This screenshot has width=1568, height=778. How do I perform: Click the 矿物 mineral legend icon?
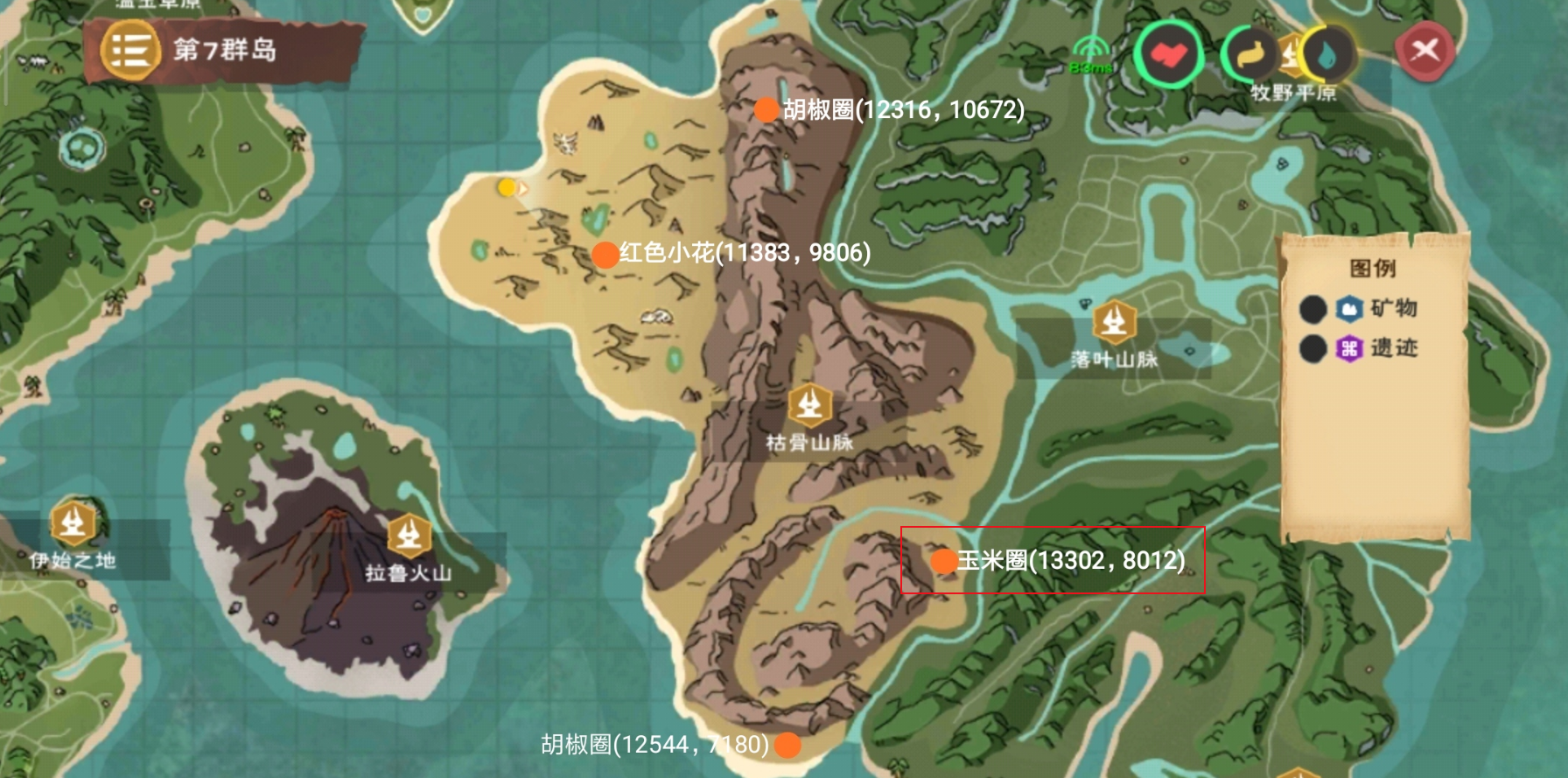pos(1348,310)
